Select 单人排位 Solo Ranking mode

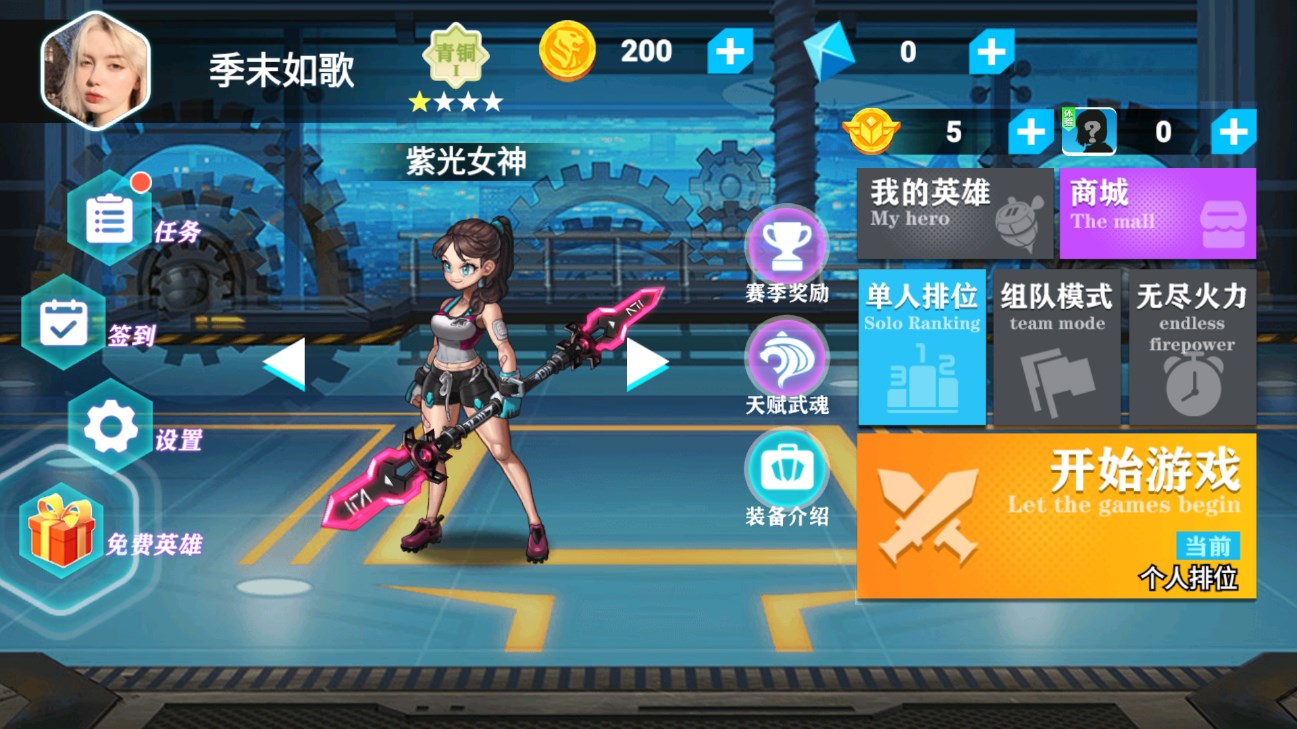(921, 348)
